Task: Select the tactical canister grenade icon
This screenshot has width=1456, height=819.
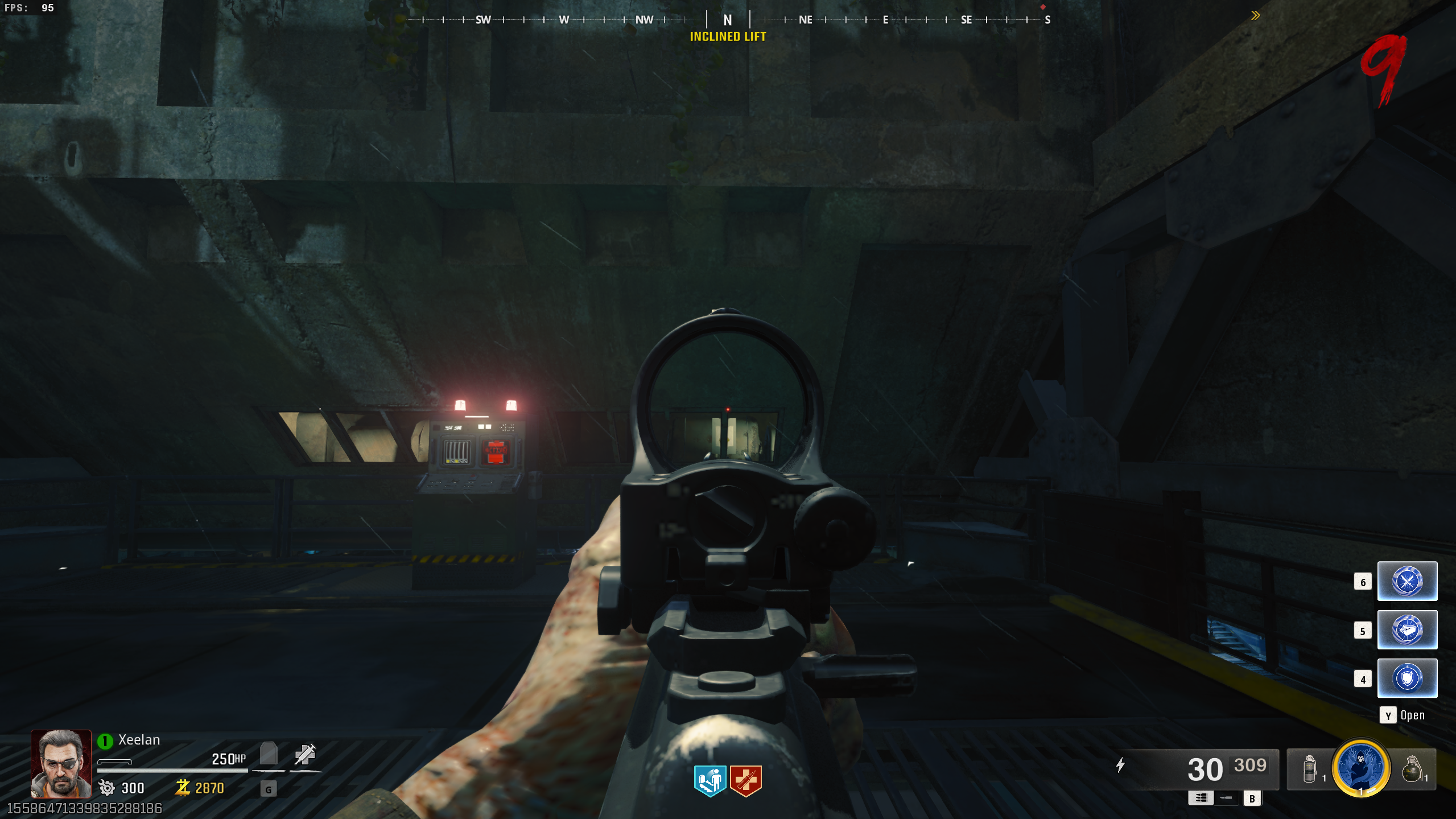Action: [1309, 769]
